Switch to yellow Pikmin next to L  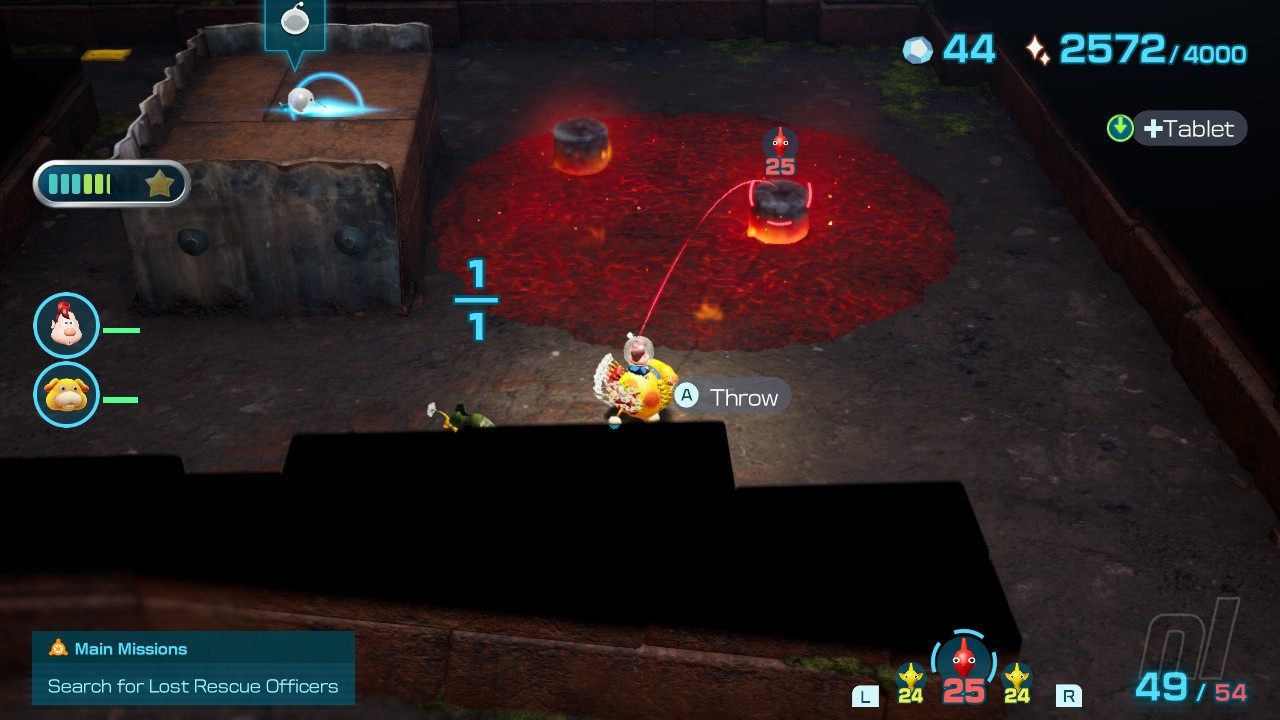coord(910,681)
